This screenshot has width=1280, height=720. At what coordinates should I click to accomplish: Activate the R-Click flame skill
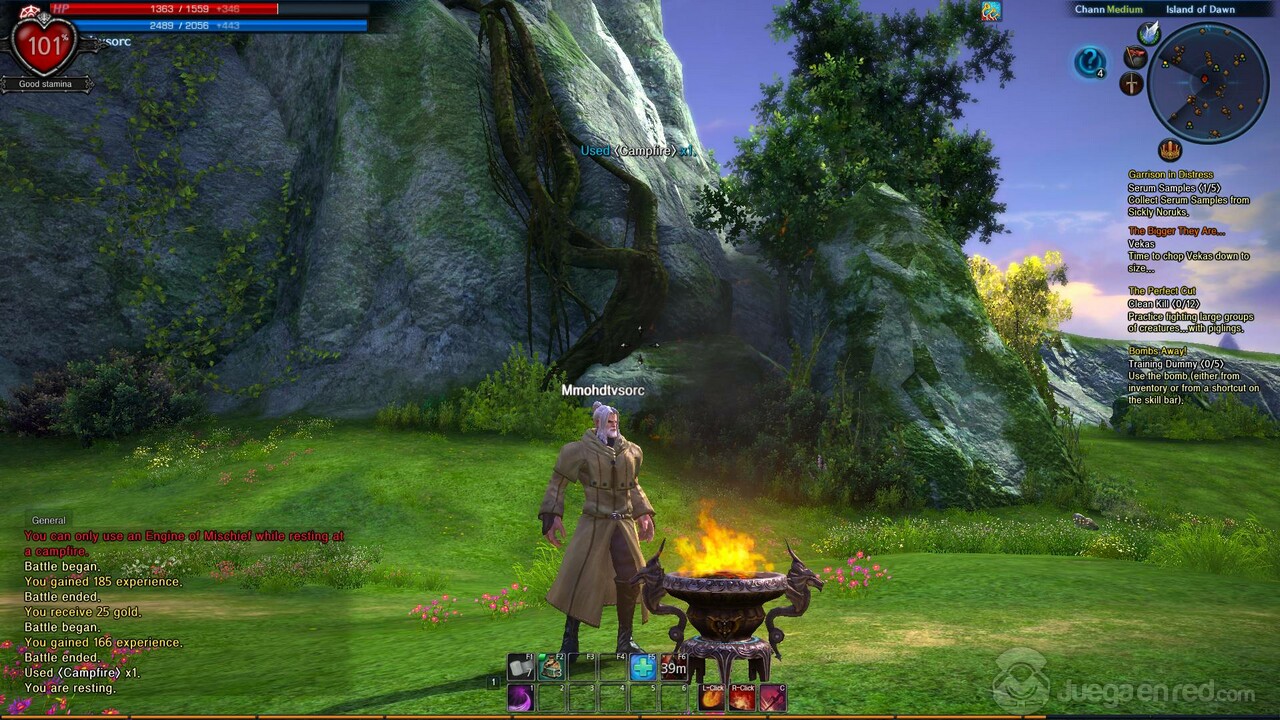tap(742, 698)
